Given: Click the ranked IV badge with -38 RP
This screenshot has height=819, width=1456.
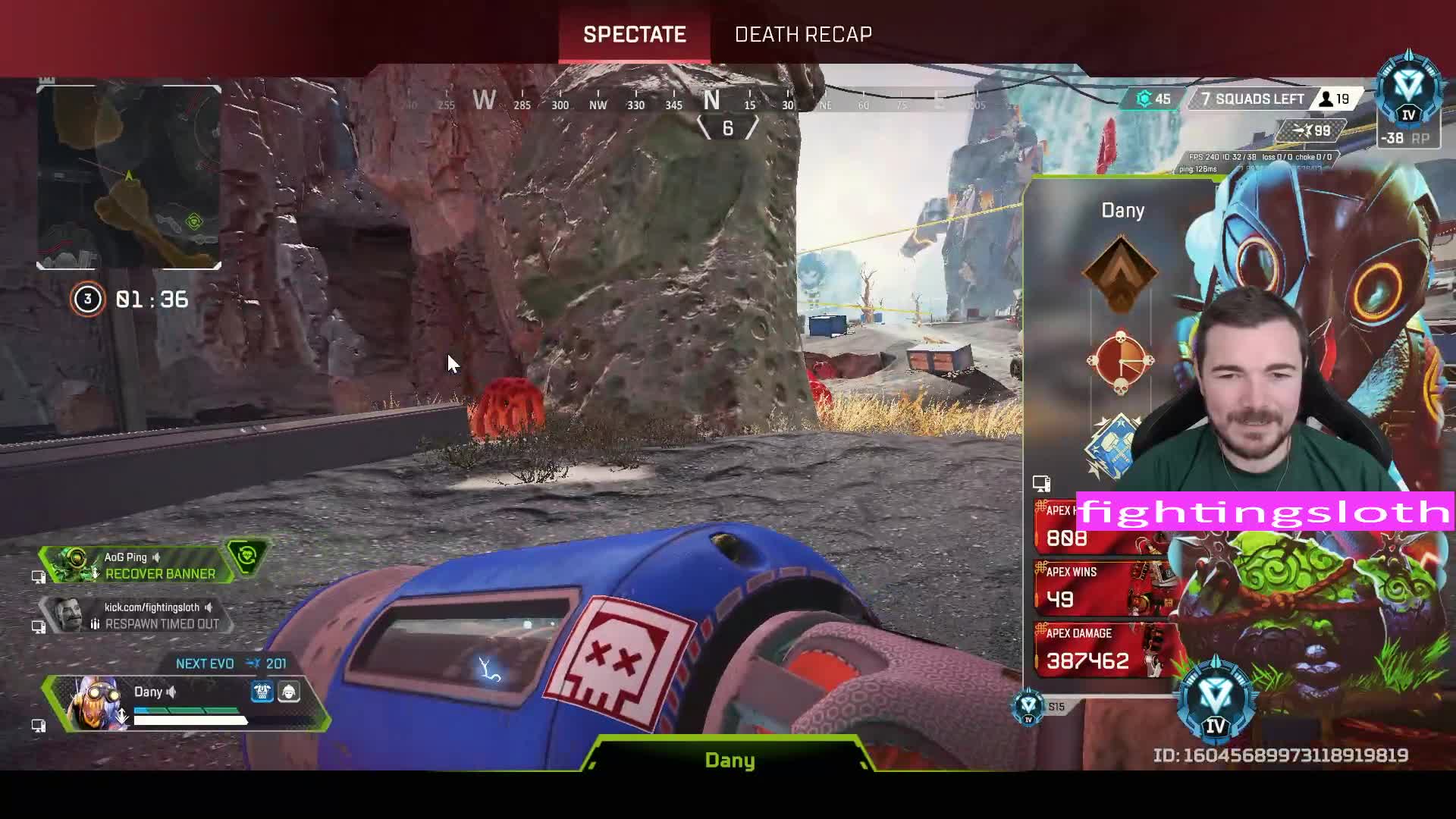Looking at the screenshot, I should point(1408,102).
